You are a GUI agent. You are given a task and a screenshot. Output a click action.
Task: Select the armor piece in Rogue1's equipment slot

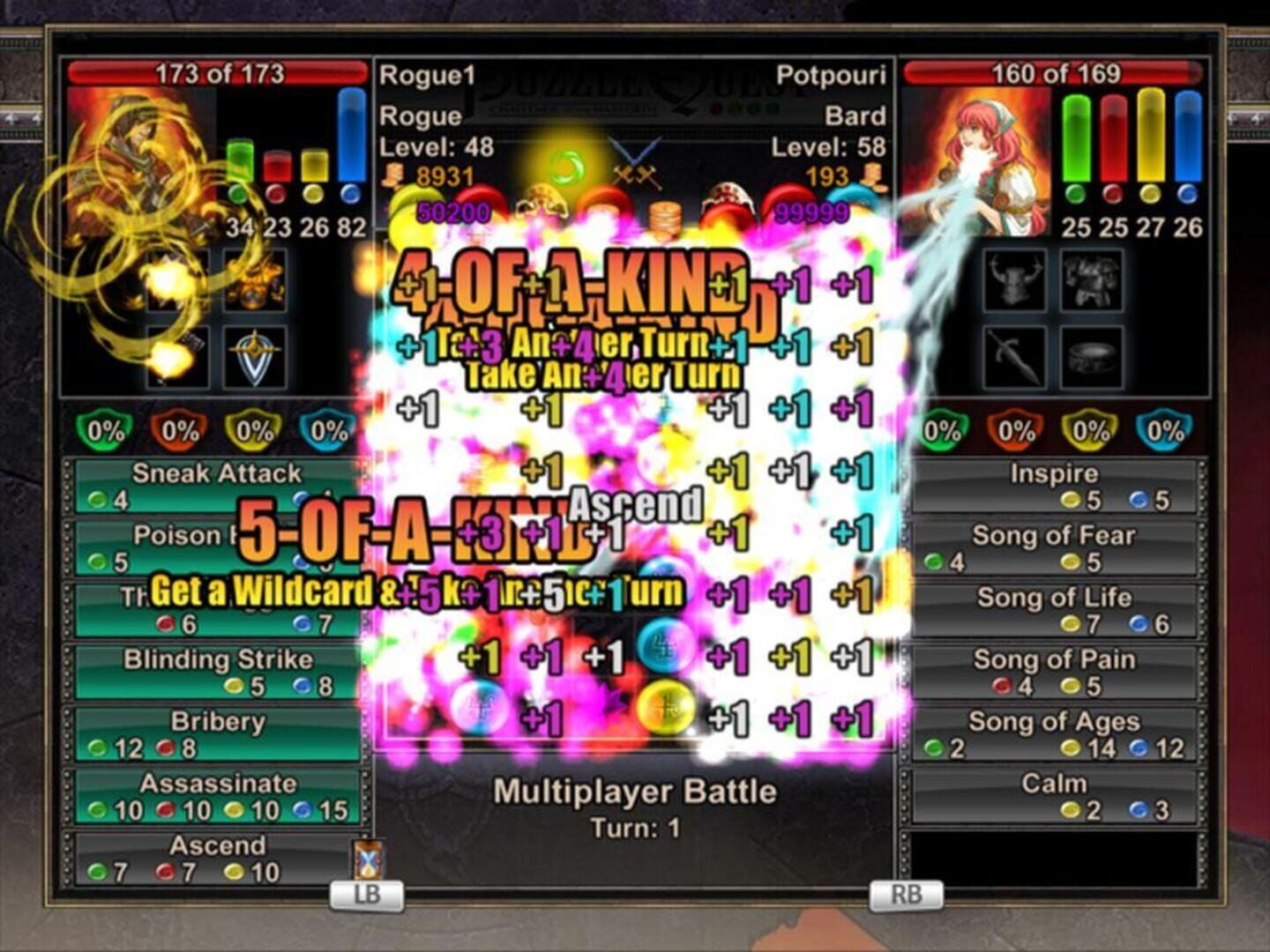click(x=257, y=282)
